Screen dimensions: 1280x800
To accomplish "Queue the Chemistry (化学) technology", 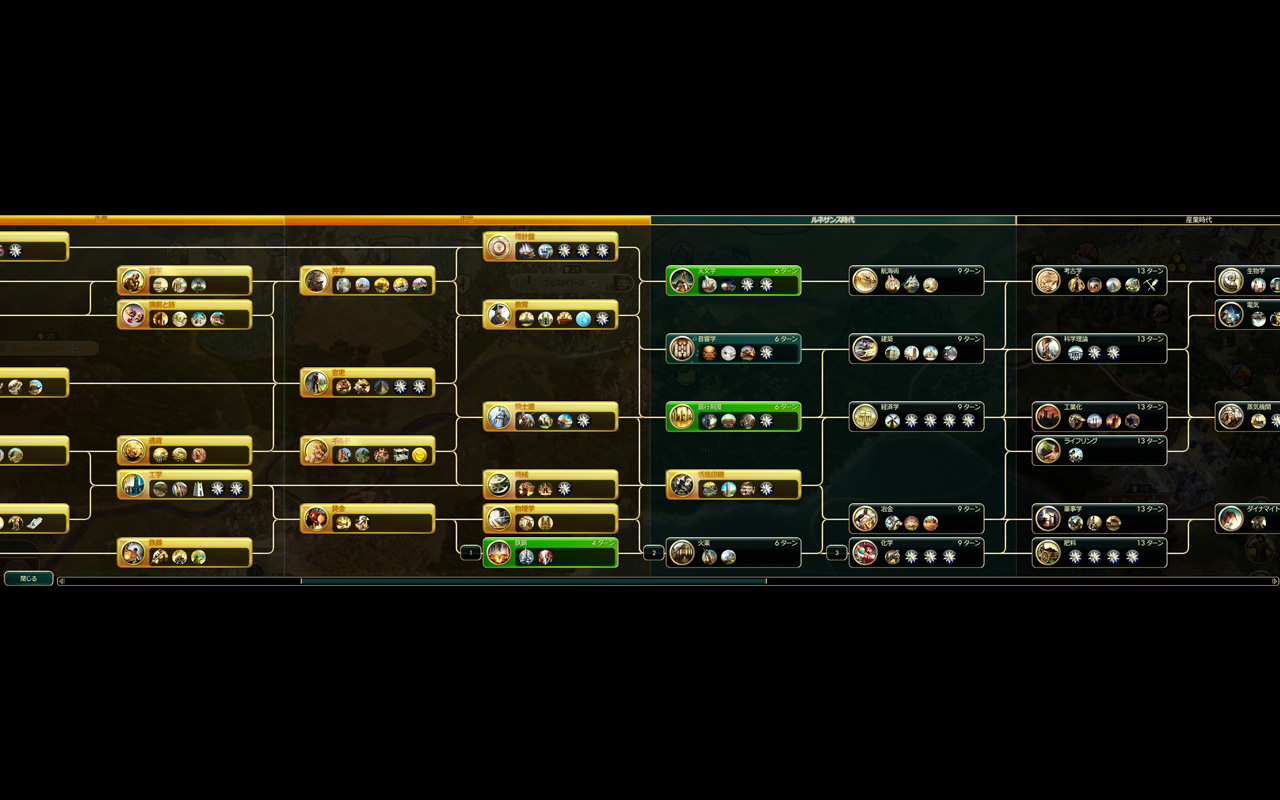I will coord(917,553).
